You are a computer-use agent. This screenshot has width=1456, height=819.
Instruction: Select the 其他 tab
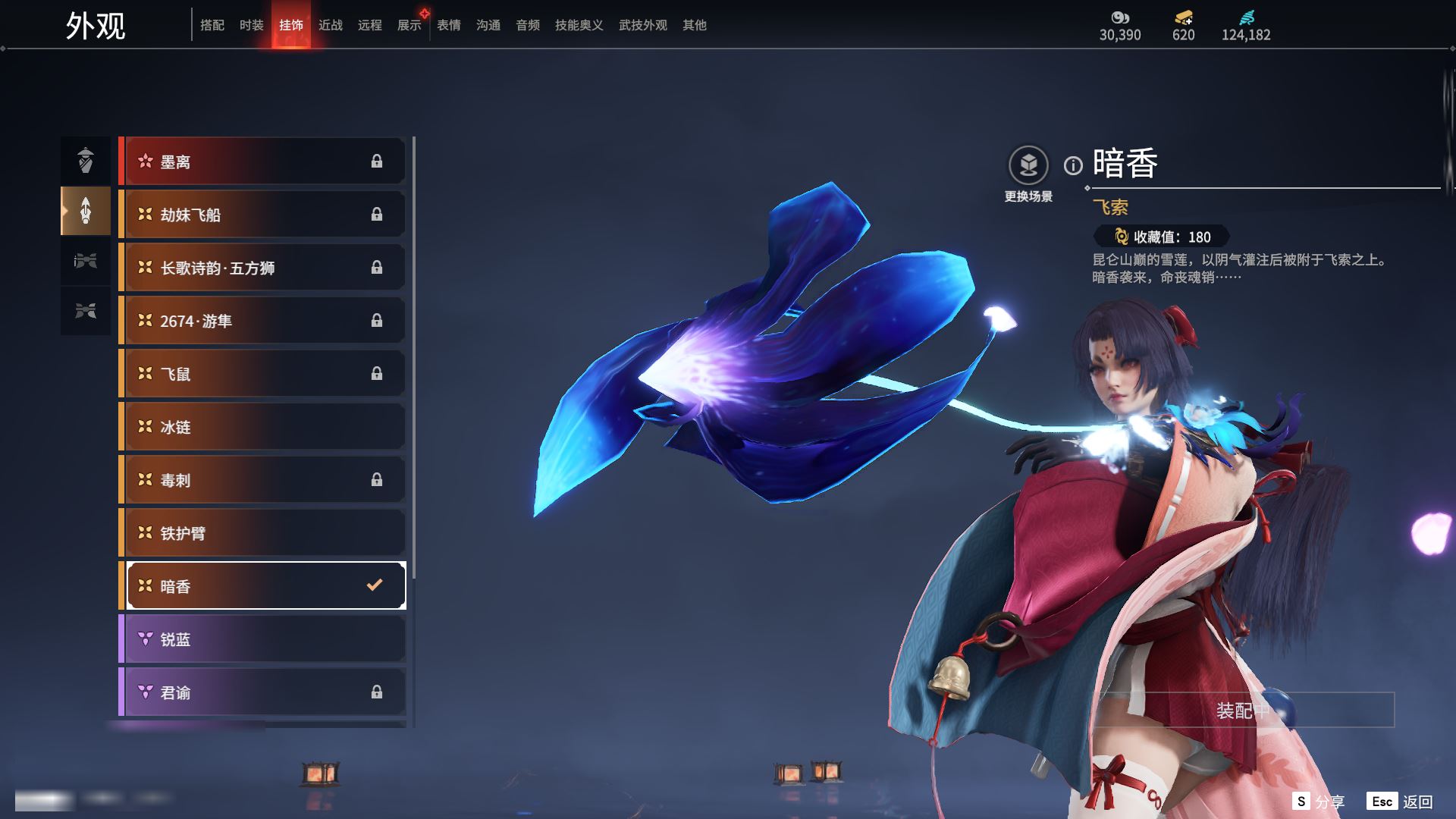pos(695,25)
